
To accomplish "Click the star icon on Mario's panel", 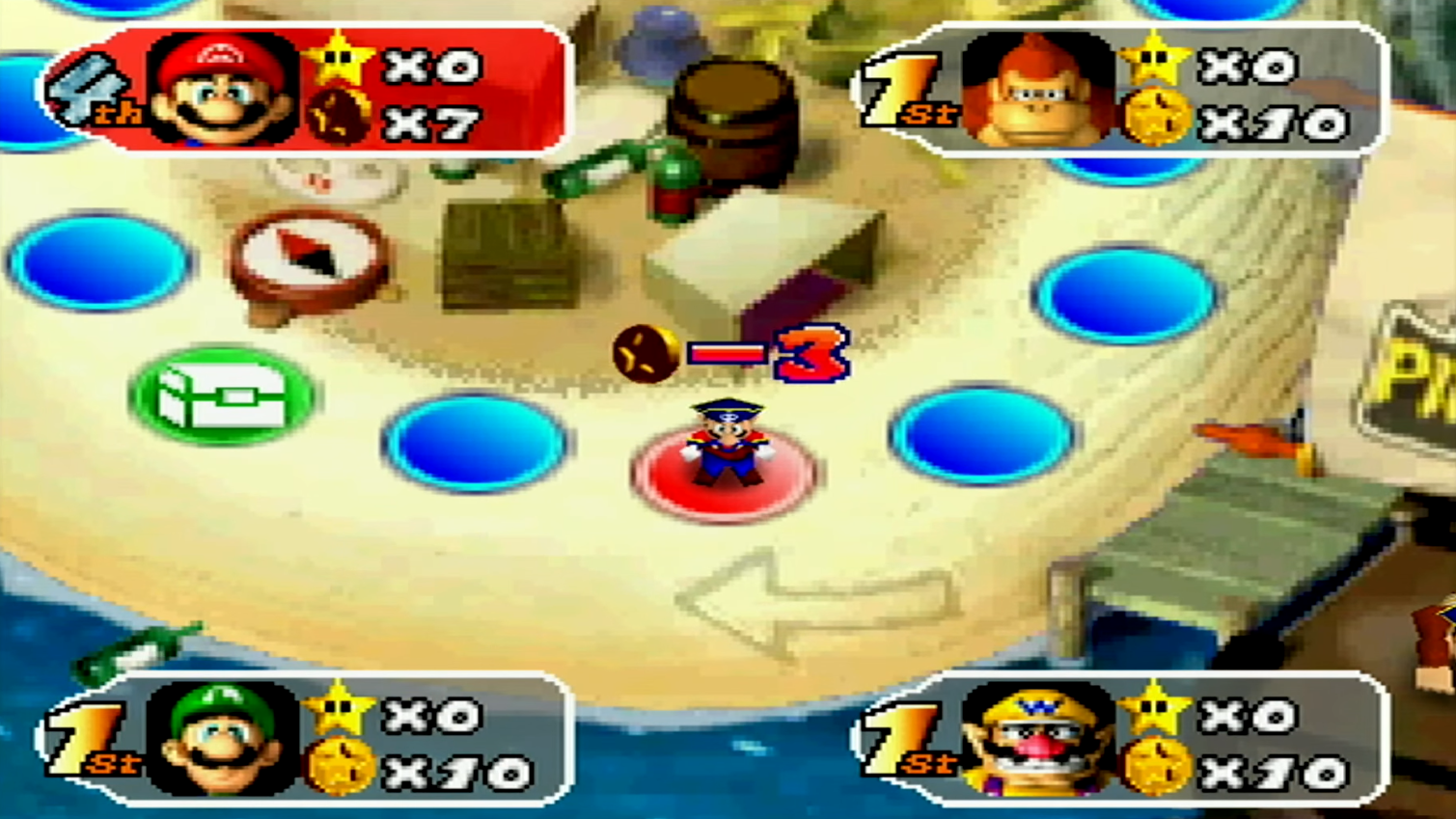I will point(336,64).
